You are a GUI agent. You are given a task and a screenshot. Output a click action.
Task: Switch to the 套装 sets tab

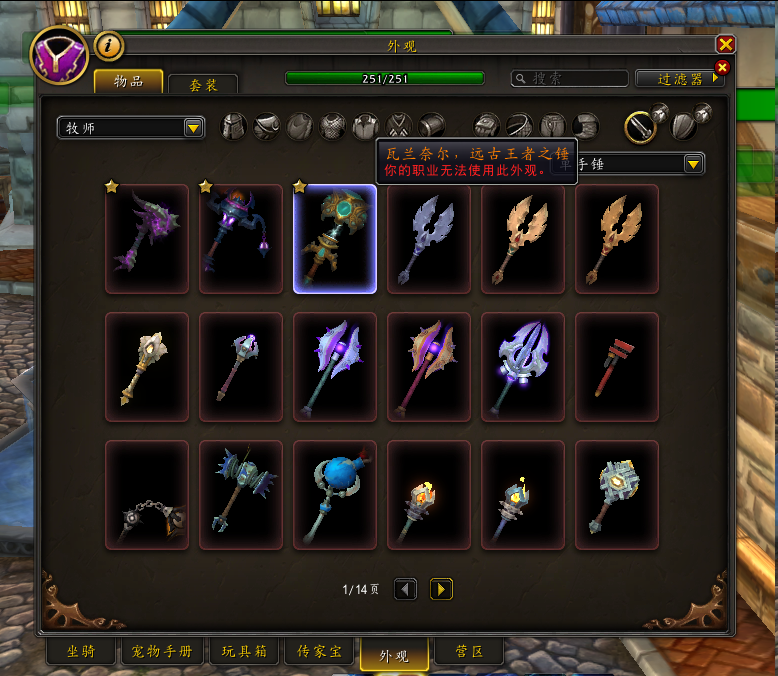coord(203,85)
